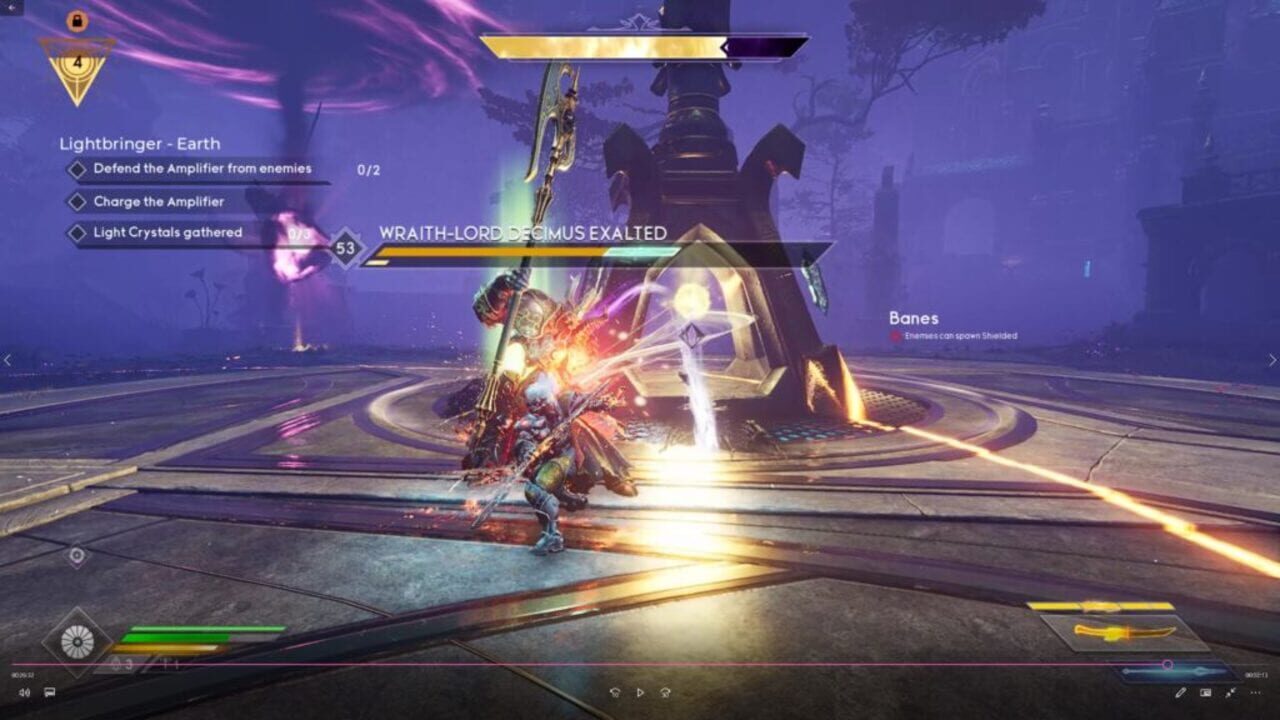Screen dimensions: 1280x720
Task: Skip backward with the rewind icon
Action: click(x=615, y=691)
